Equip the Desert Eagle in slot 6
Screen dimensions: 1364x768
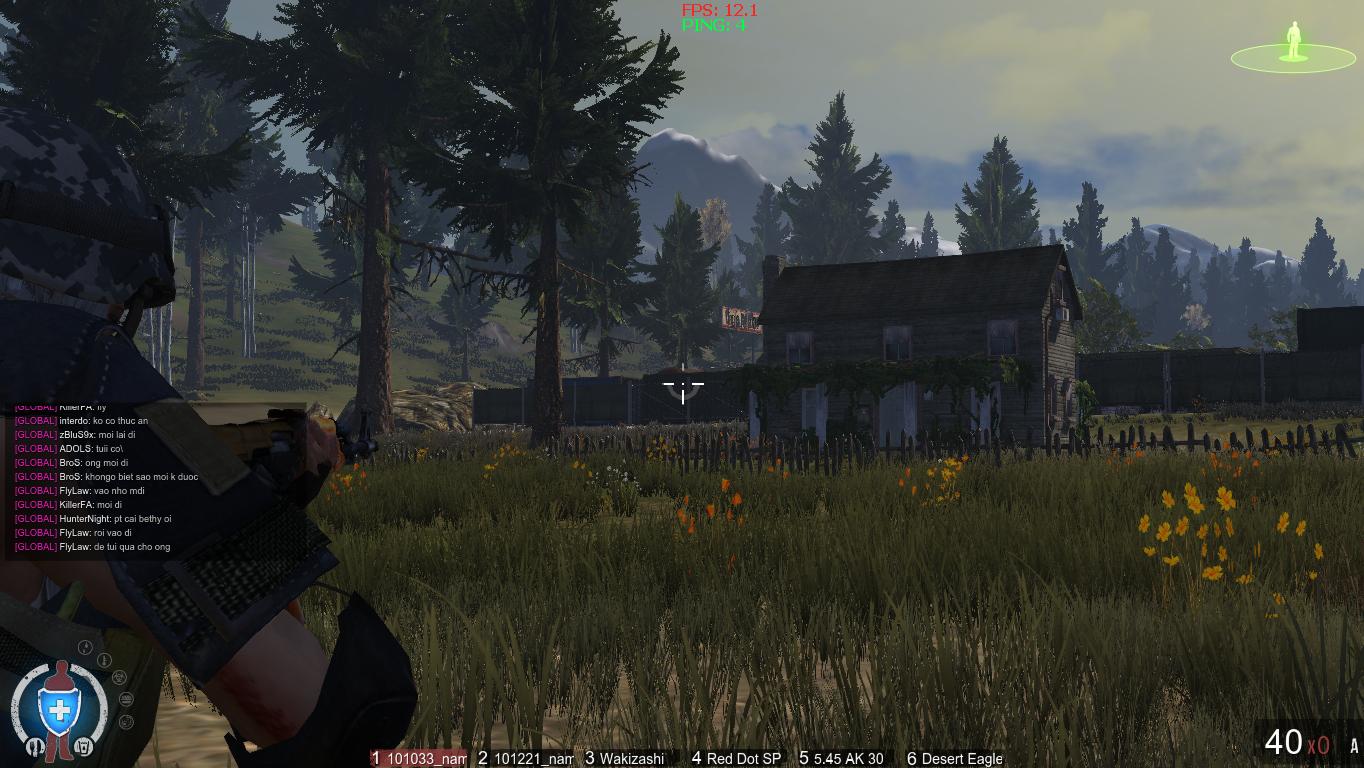953,759
